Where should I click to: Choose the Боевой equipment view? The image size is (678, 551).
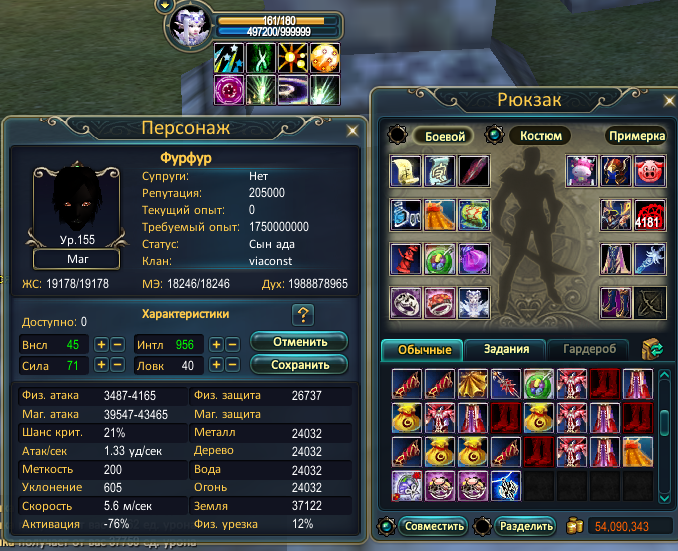tap(442, 135)
